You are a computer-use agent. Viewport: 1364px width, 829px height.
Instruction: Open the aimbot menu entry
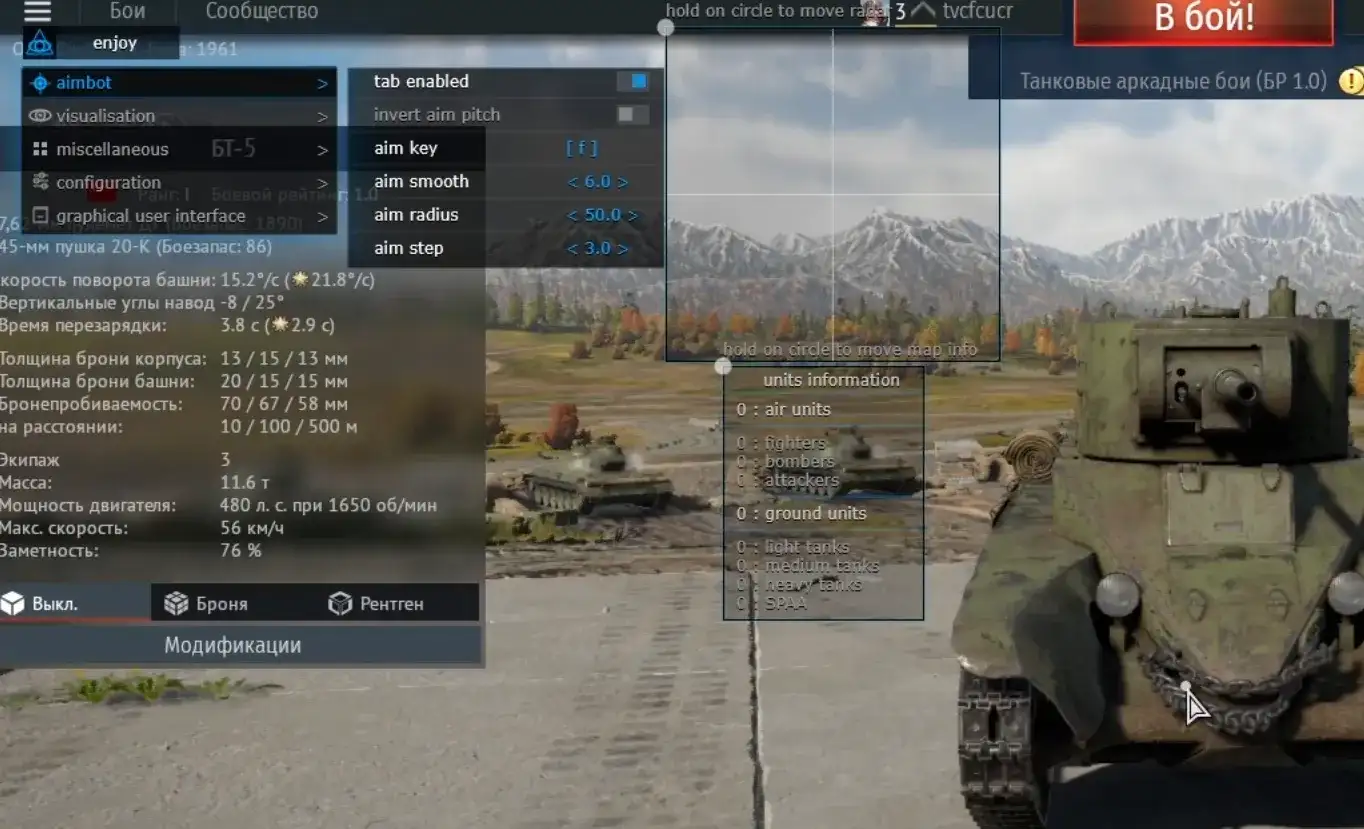pyautogui.click(x=180, y=83)
